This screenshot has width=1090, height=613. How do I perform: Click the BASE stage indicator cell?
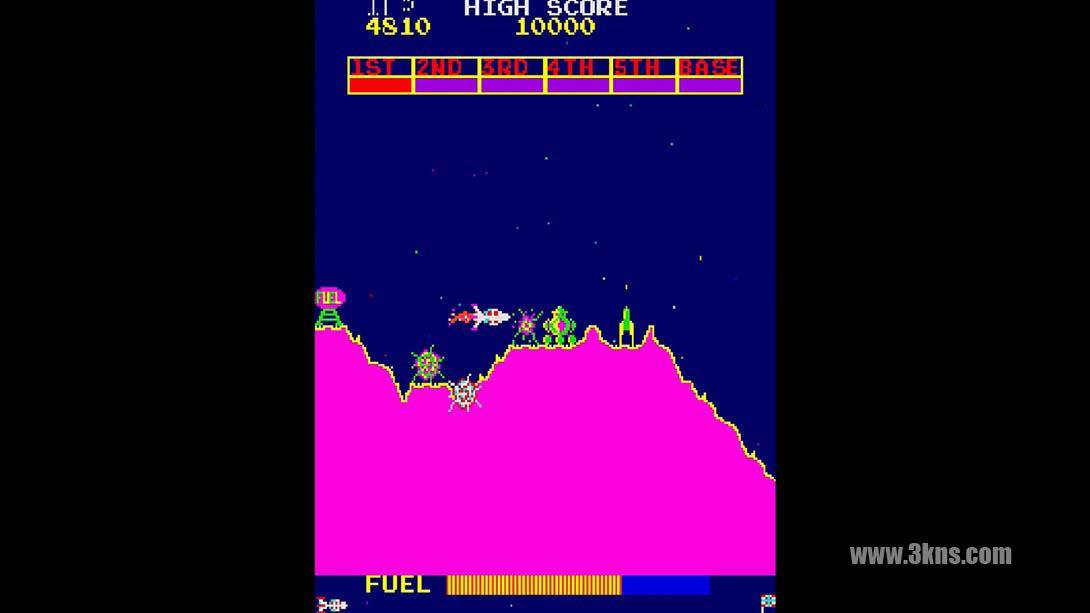[710, 76]
